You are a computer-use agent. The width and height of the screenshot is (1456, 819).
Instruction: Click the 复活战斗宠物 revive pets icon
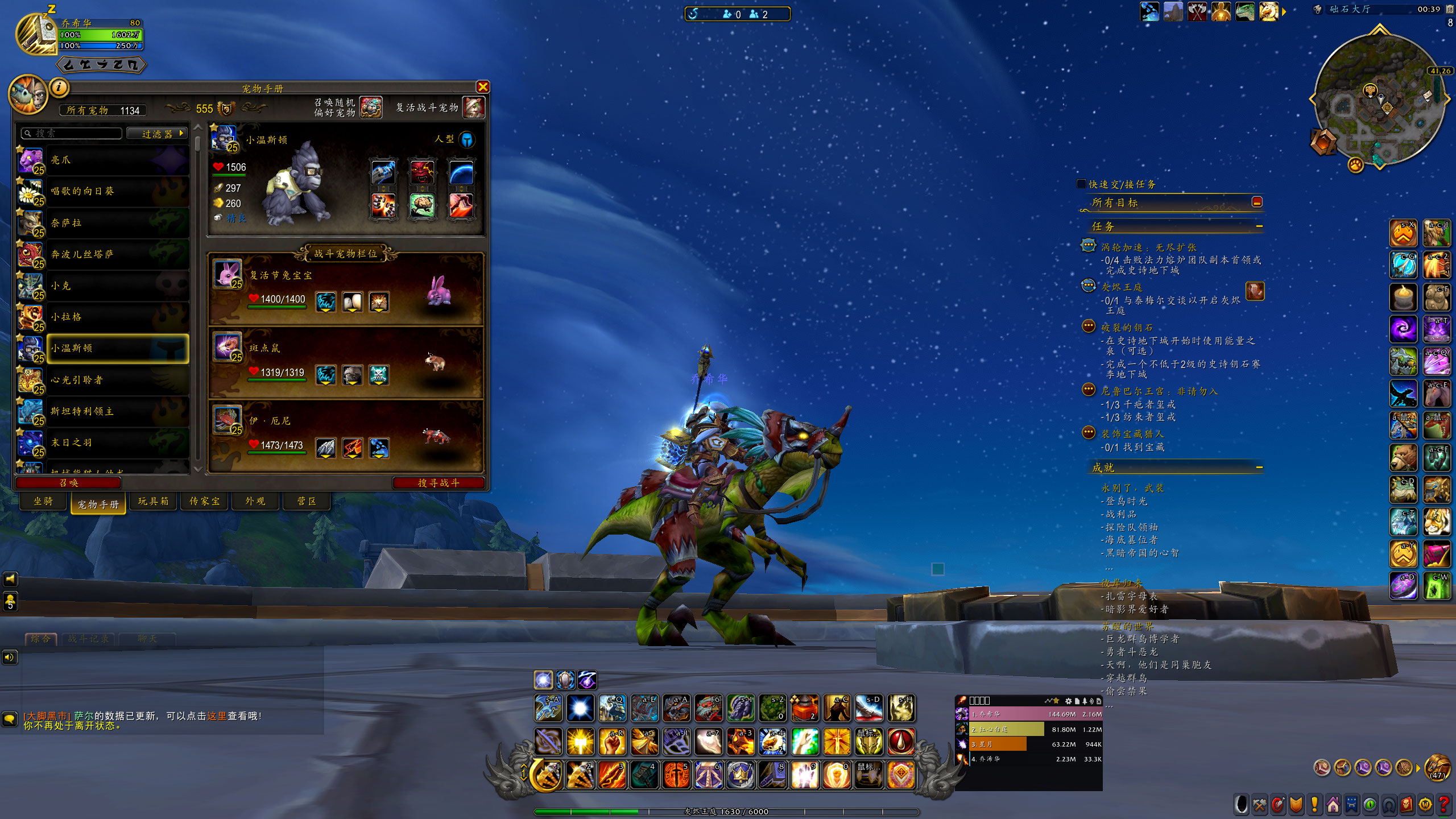[473, 107]
